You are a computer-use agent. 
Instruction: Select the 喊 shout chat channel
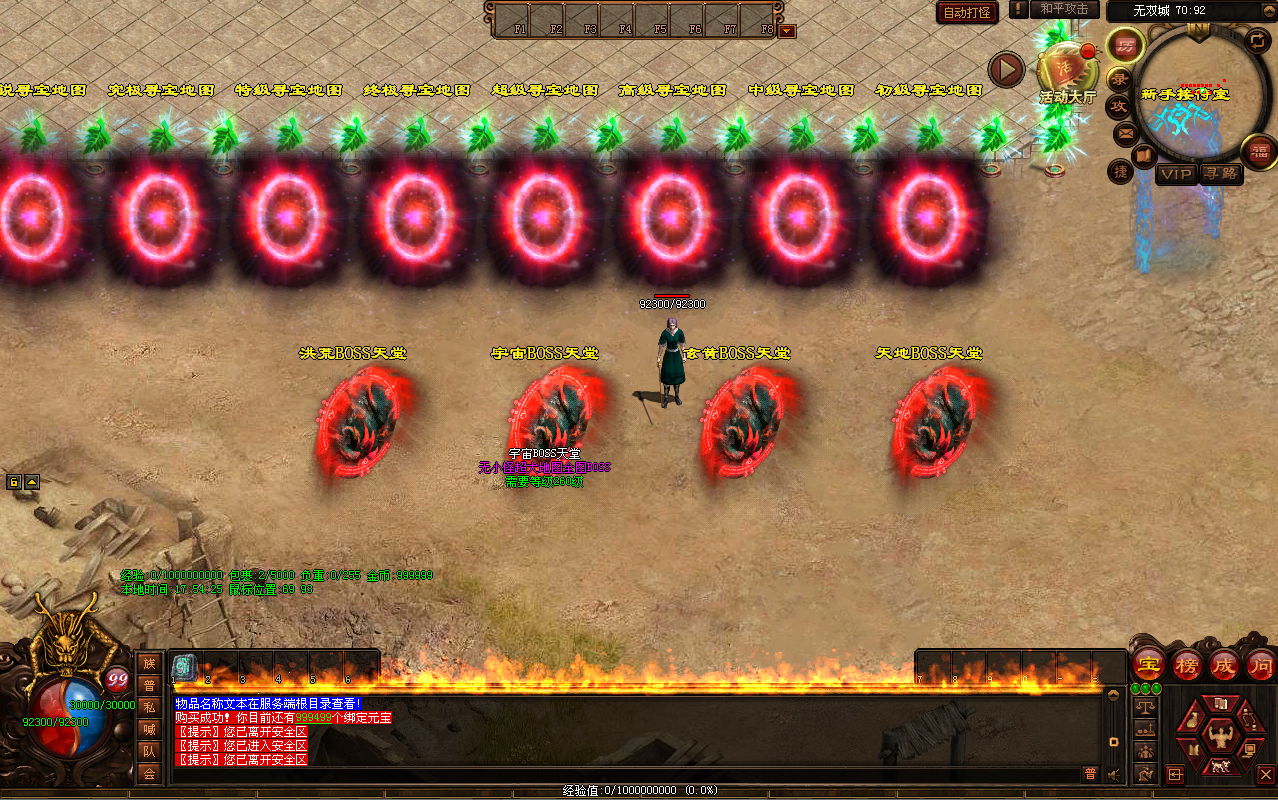click(x=149, y=728)
